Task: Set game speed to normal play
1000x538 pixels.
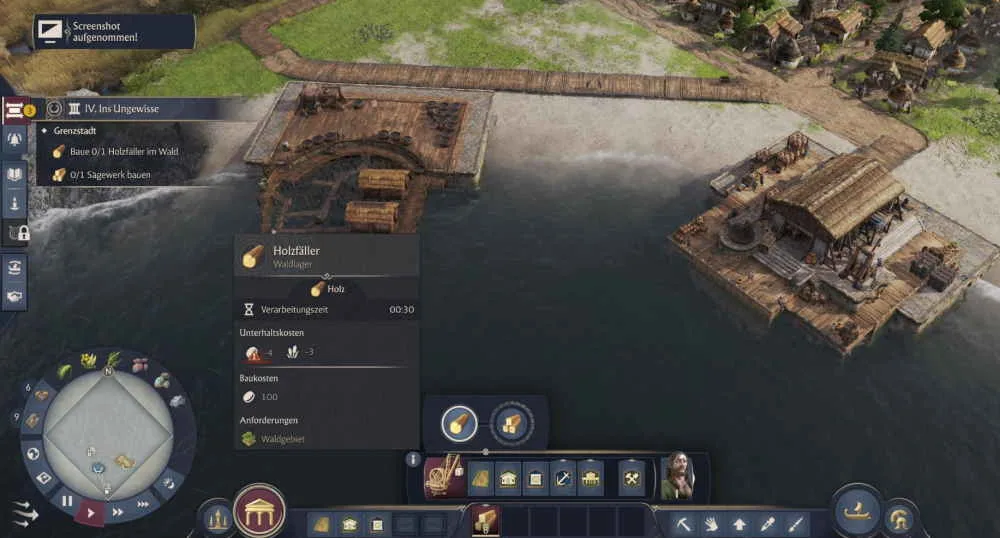Action: 92,513
